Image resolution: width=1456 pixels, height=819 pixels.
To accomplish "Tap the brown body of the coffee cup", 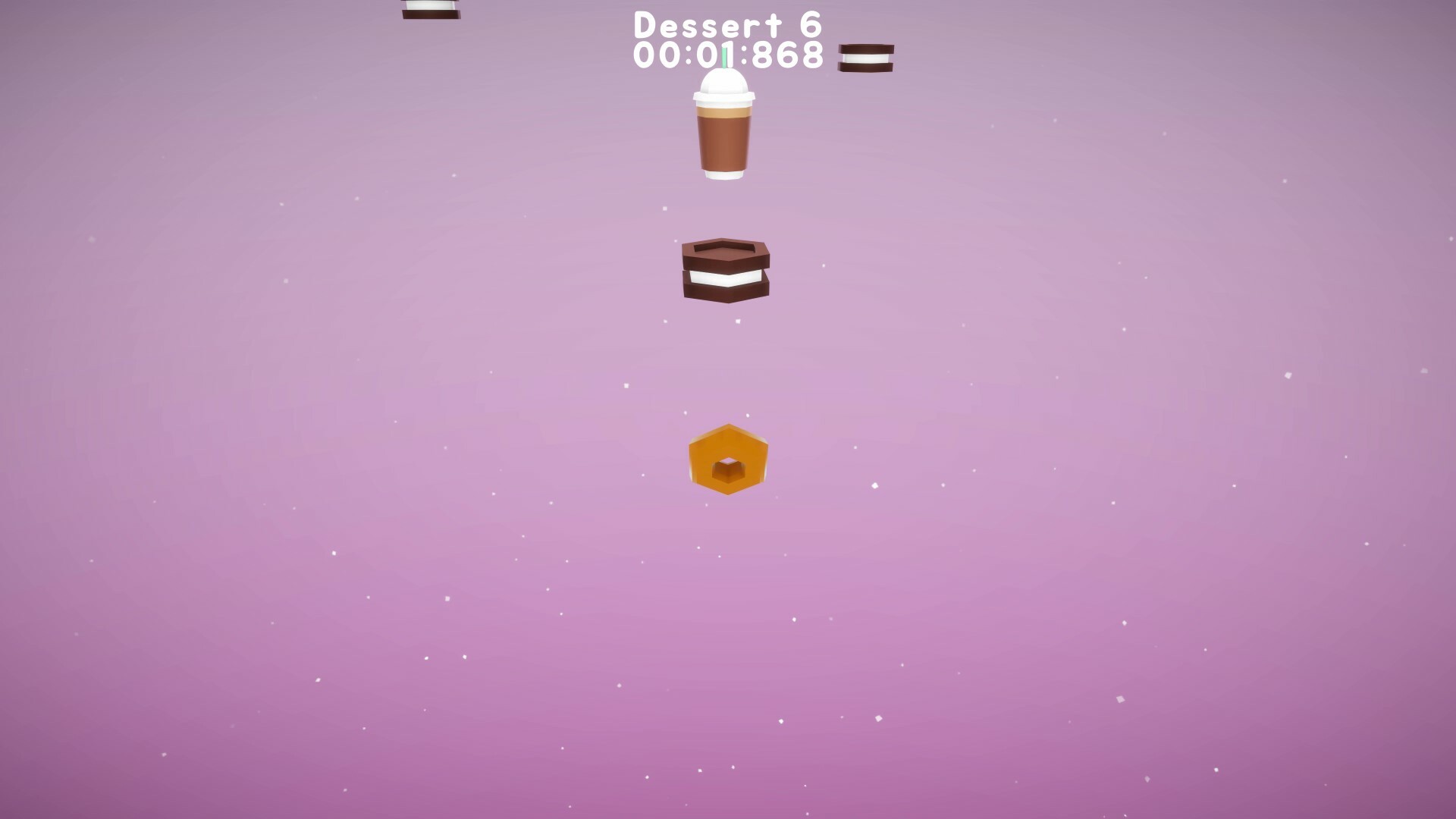I will click(723, 140).
